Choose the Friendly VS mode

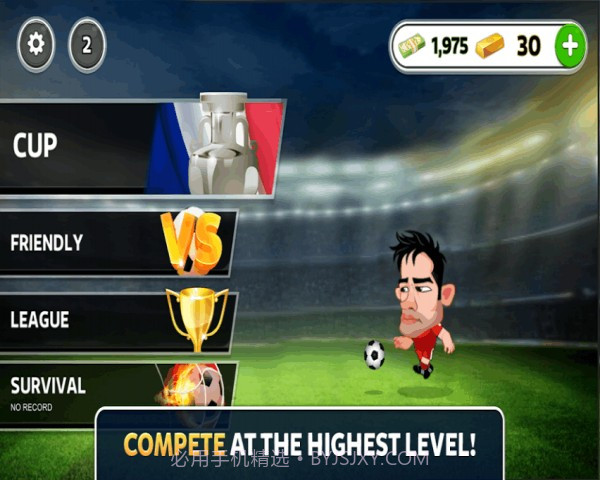pyautogui.click(x=118, y=242)
